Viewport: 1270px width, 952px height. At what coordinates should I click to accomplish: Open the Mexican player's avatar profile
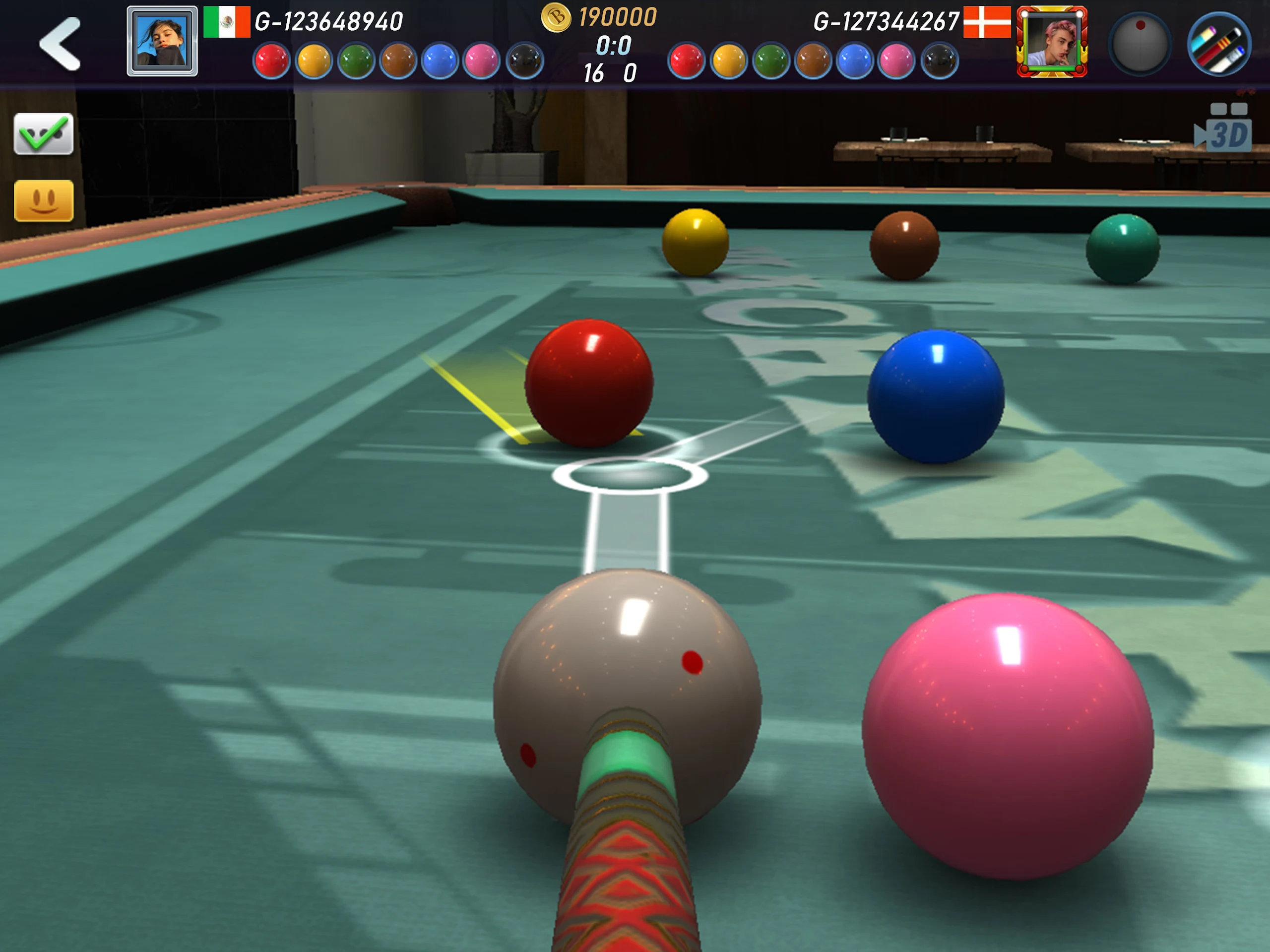tap(162, 41)
